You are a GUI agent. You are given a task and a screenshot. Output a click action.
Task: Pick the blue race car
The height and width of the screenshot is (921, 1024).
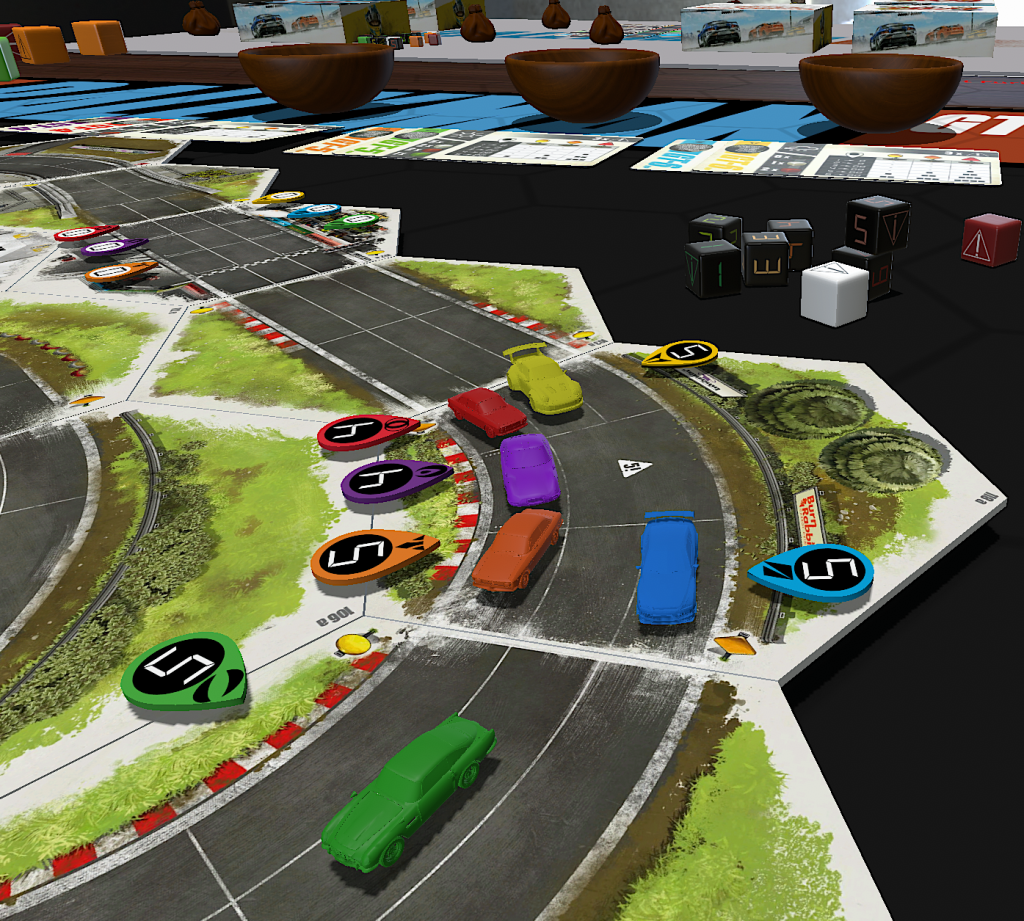pos(667,567)
